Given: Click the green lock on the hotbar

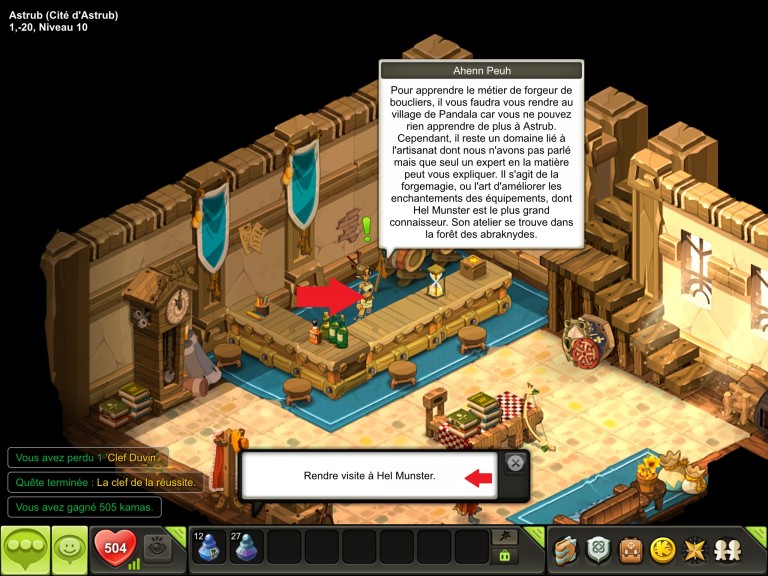Looking at the screenshot, I should click(505, 556).
